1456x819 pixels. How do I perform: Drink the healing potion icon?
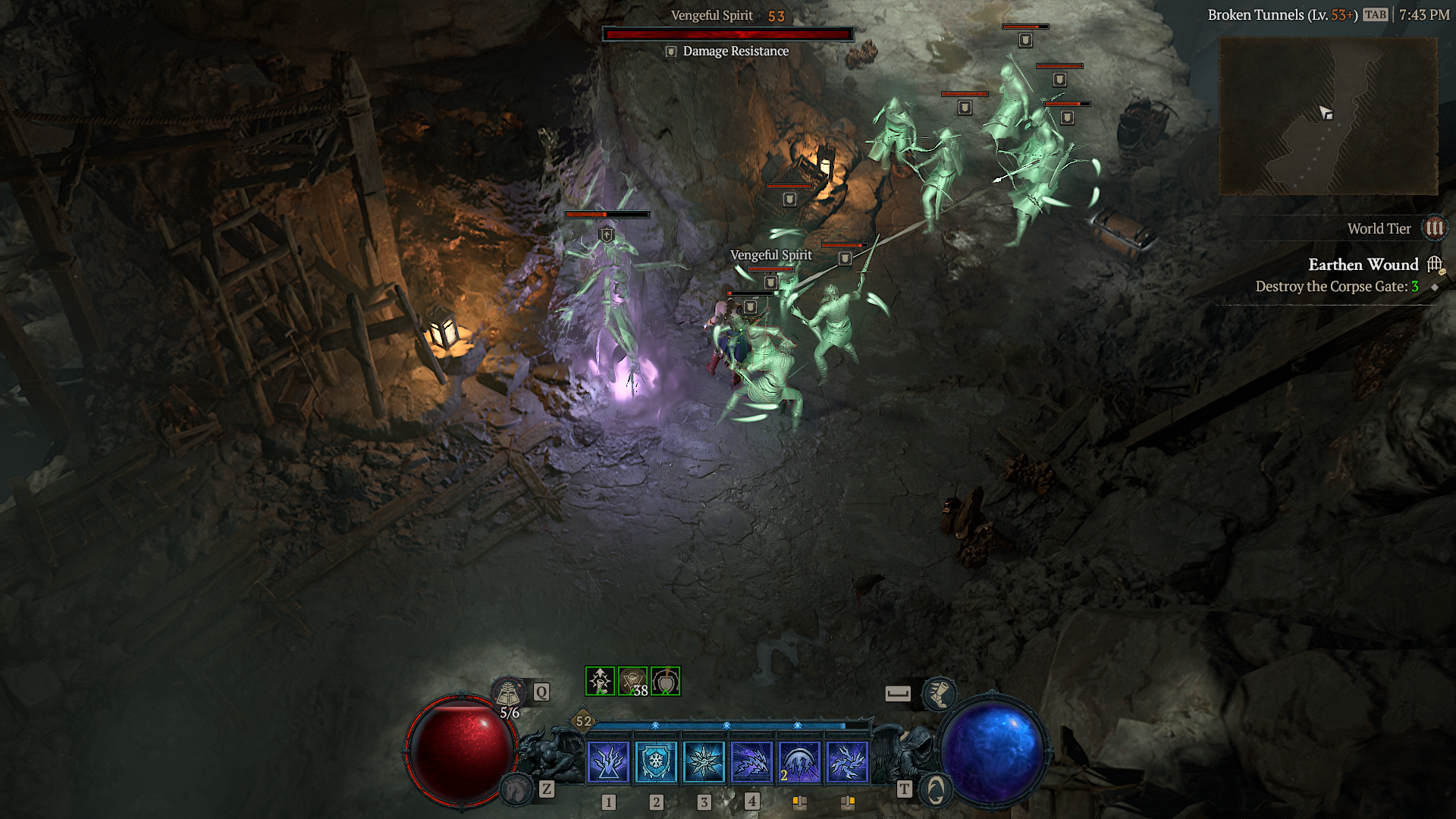[x=508, y=692]
